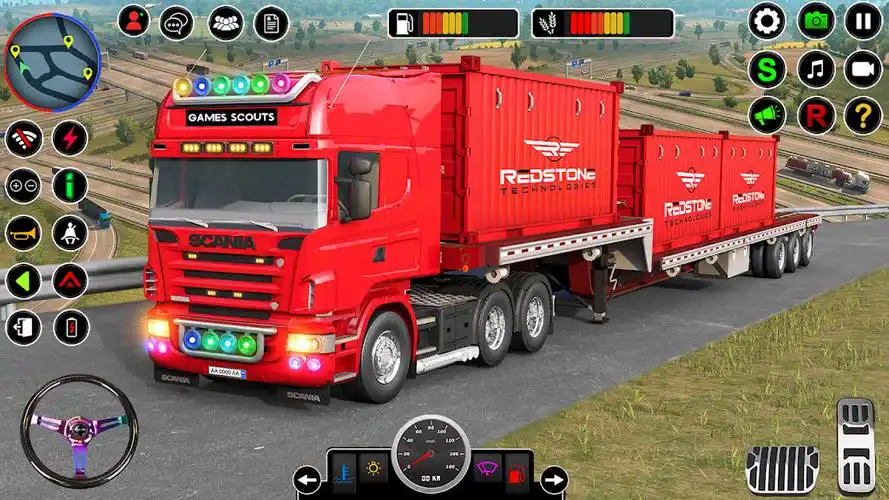Turn on the left green indicator arrow
Screen dimensions: 889x500
[x=23, y=281]
